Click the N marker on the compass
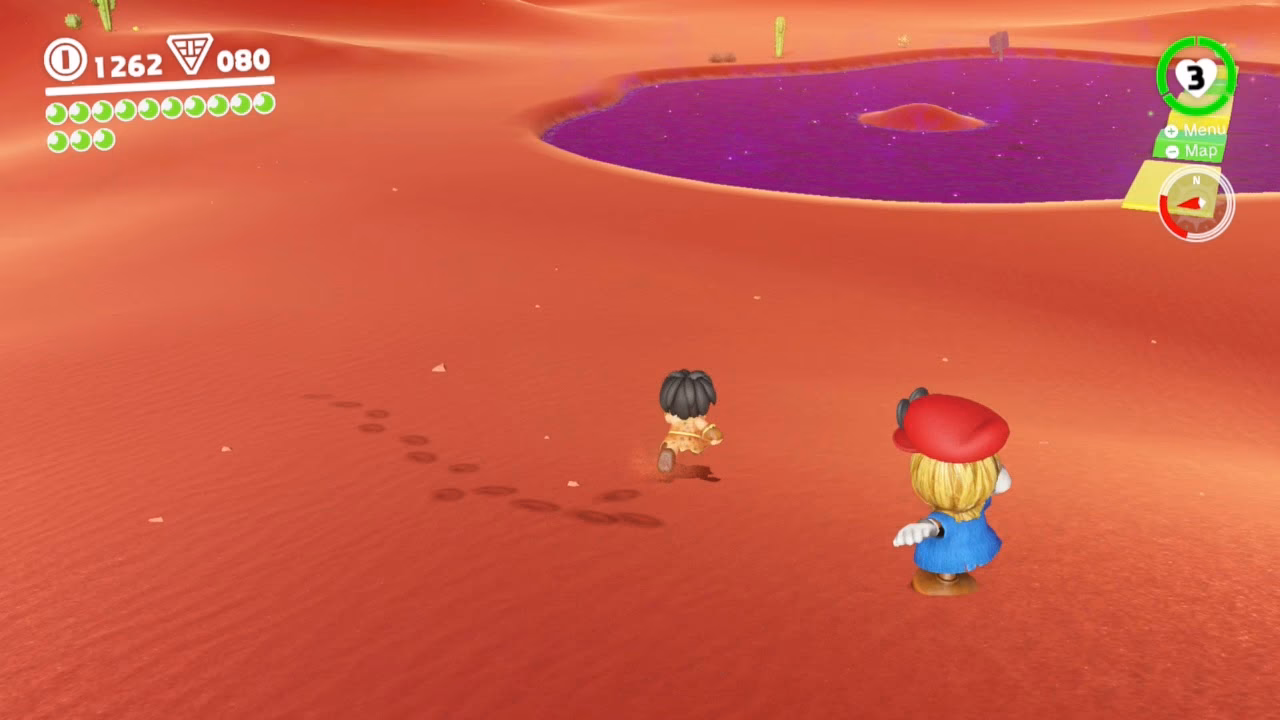Image resolution: width=1280 pixels, height=720 pixels. pyautogui.click(x=1195, y=180)
